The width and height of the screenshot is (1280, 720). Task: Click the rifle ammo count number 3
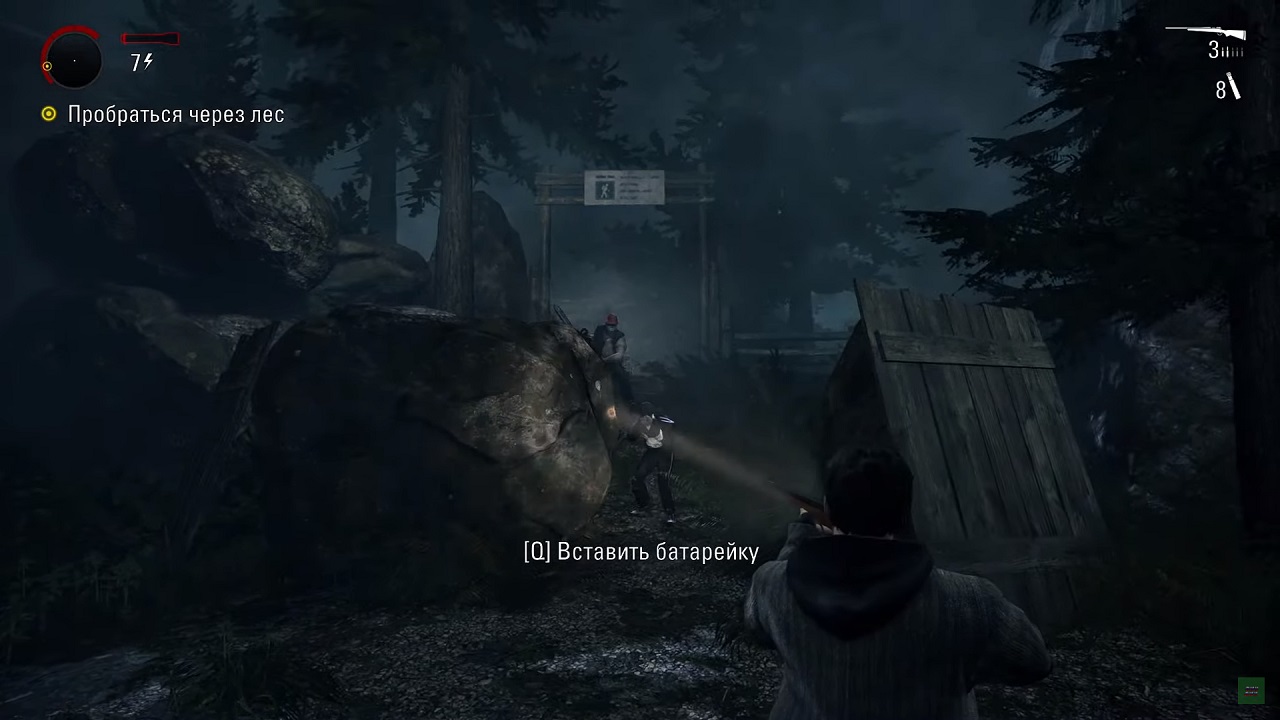pos(1215,51)
